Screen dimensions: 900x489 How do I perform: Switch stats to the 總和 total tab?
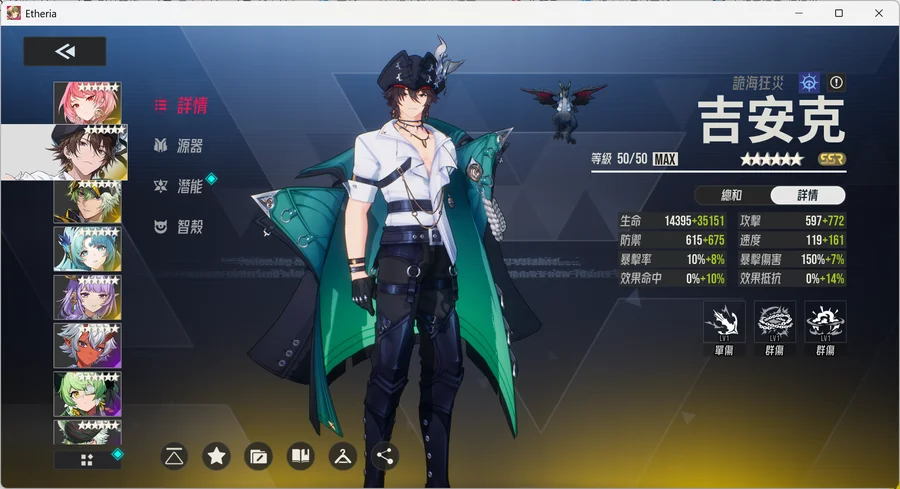click(731, 195)
